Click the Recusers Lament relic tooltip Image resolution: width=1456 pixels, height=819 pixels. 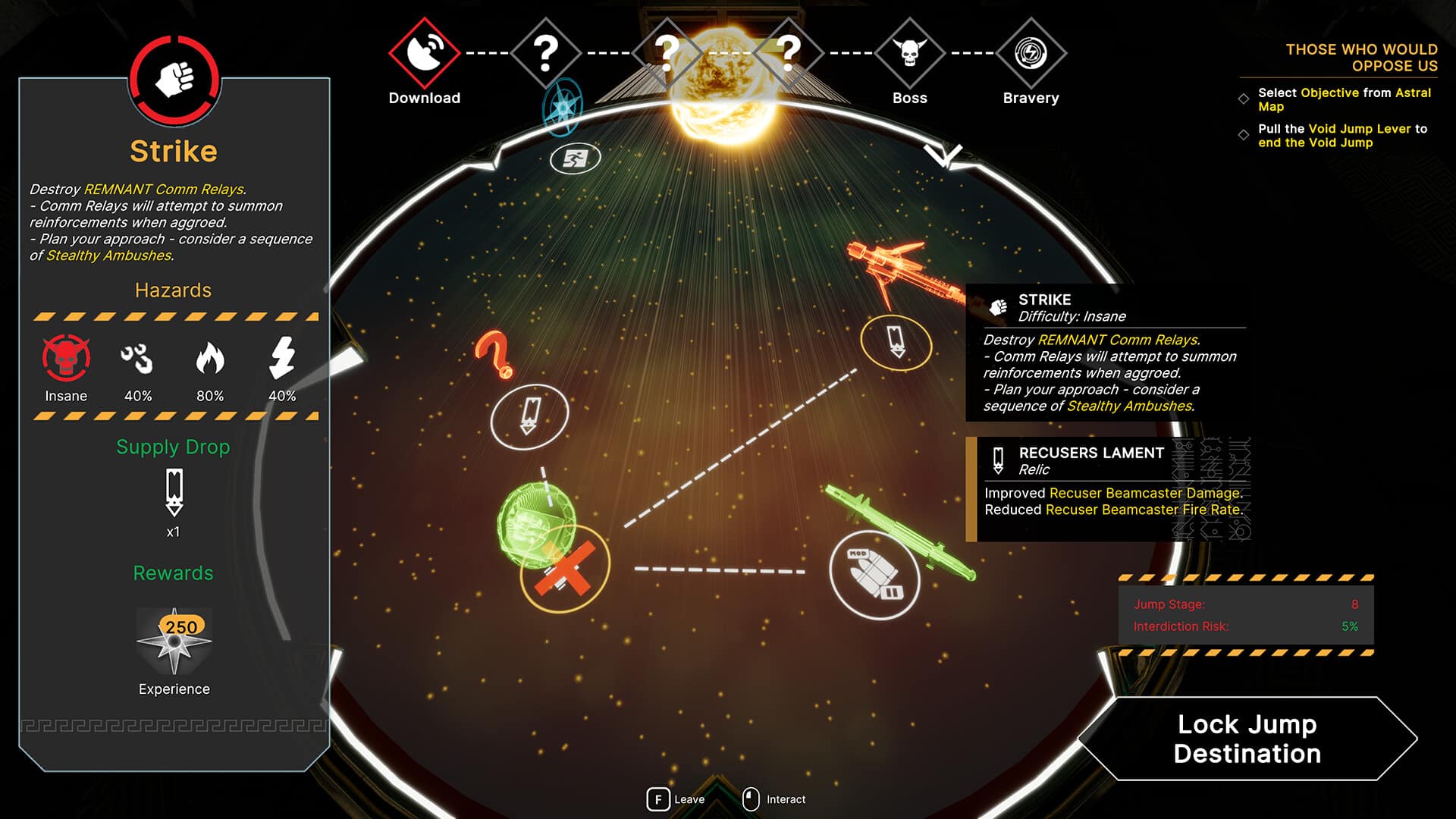pos(1109,489)
